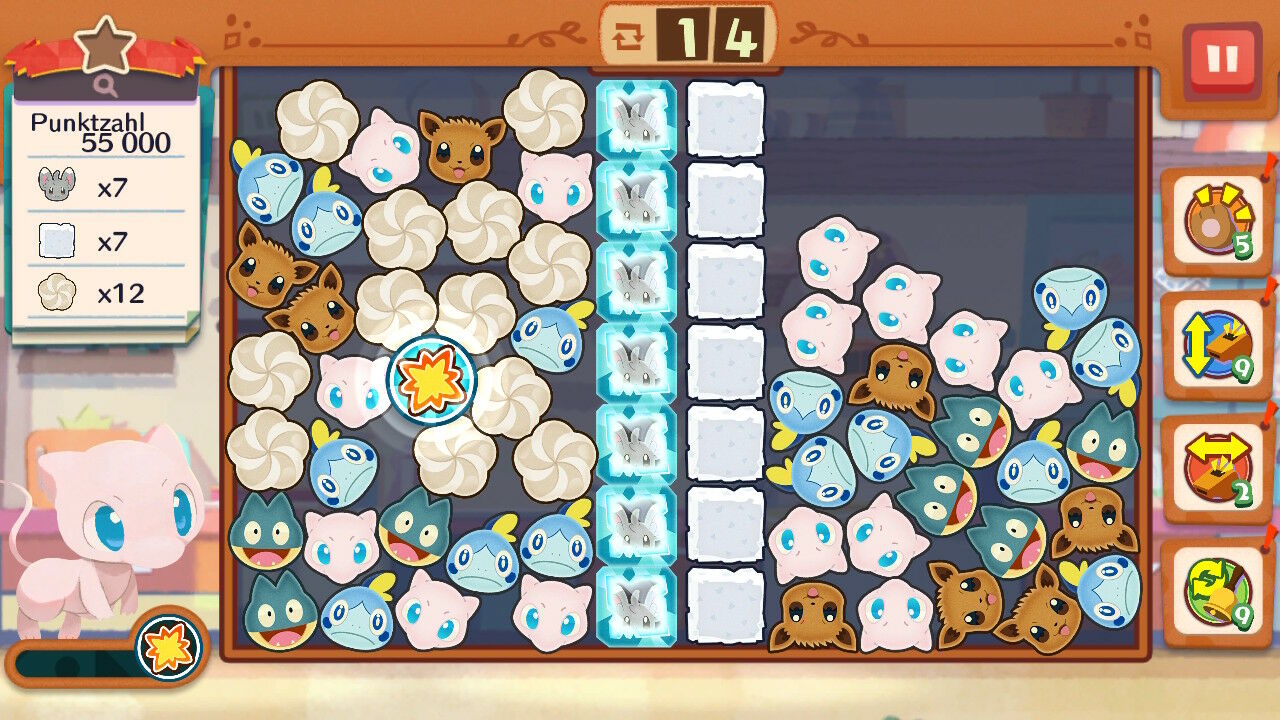Select the skill gauge burst icon below Mew
1280x720 pixels.
[x=168, y=647]
